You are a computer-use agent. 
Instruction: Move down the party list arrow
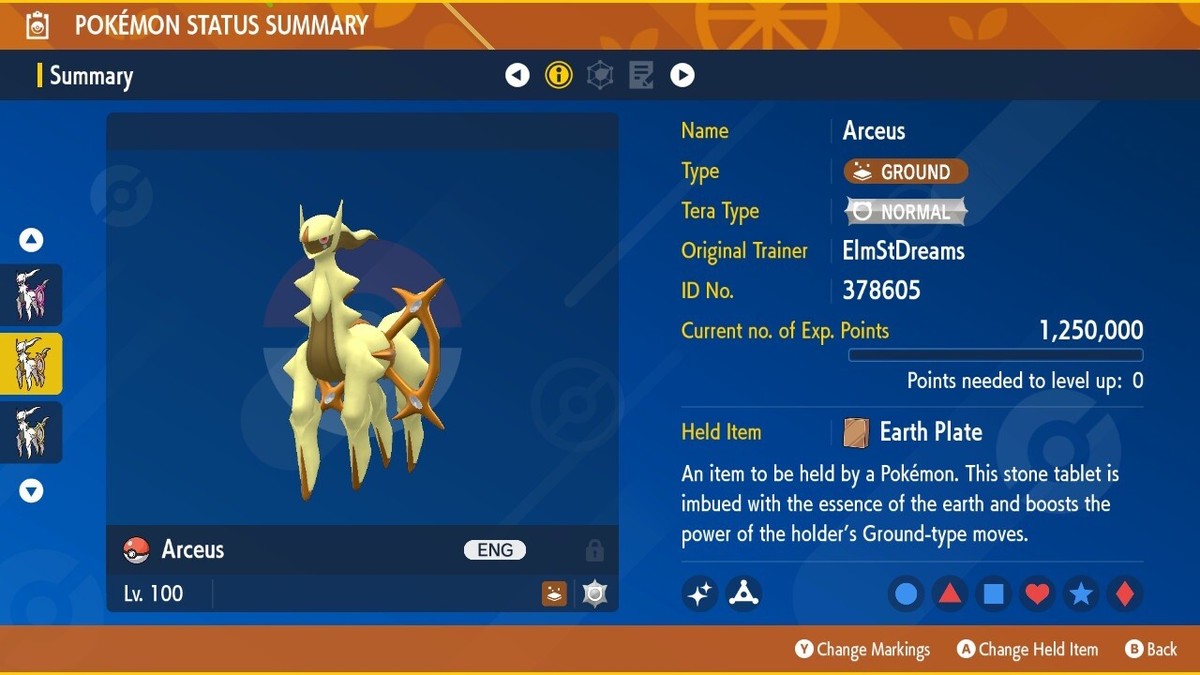coord(31,490)
